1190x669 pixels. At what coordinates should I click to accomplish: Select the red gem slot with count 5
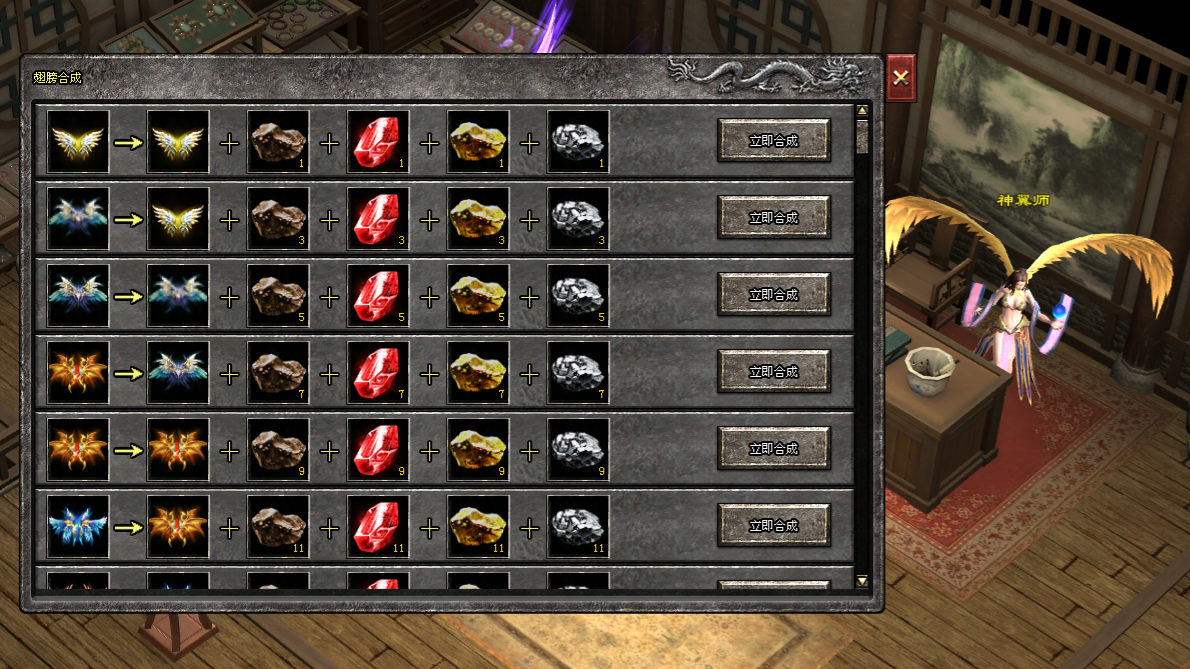pos(378,296)
